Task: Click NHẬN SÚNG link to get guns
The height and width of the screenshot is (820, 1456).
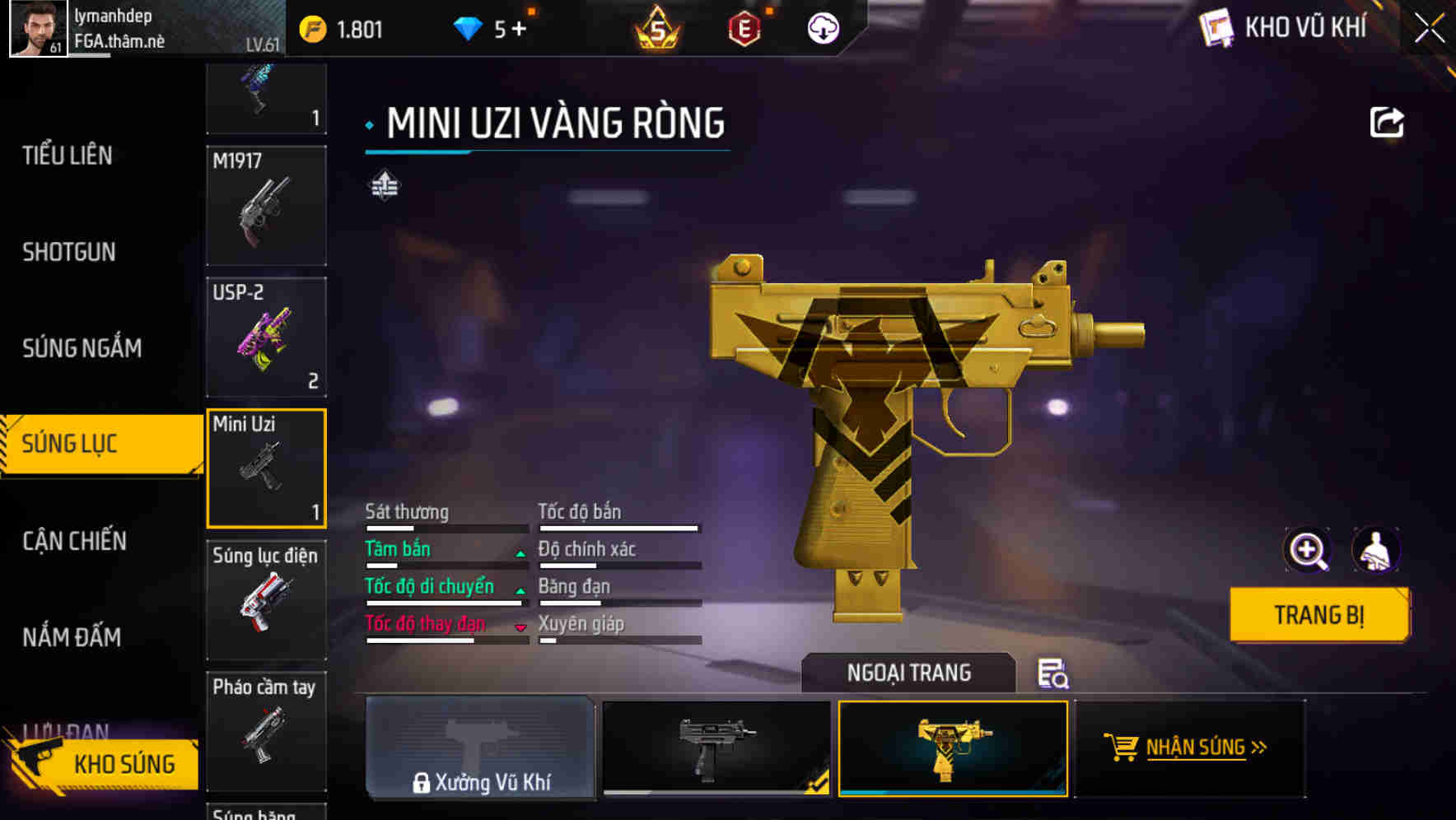Action: (x=1190, y=748)
